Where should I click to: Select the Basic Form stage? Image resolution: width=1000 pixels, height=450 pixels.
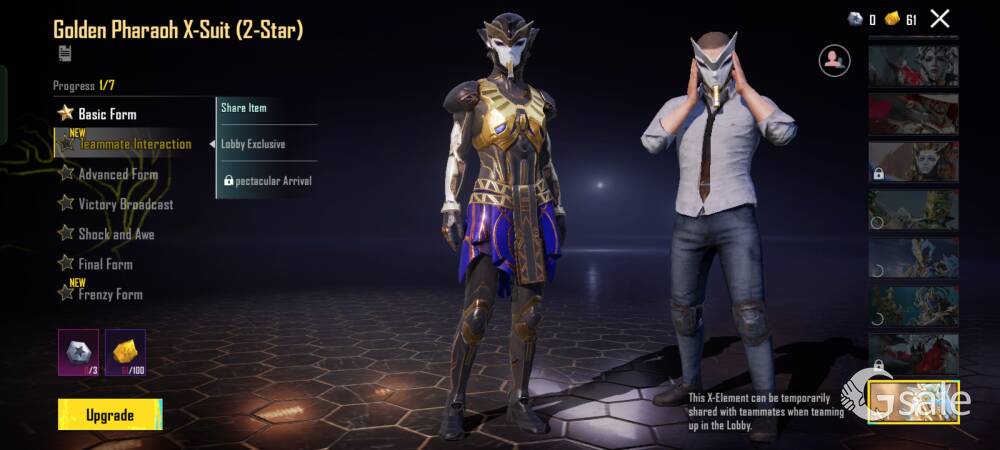(107, 114)
